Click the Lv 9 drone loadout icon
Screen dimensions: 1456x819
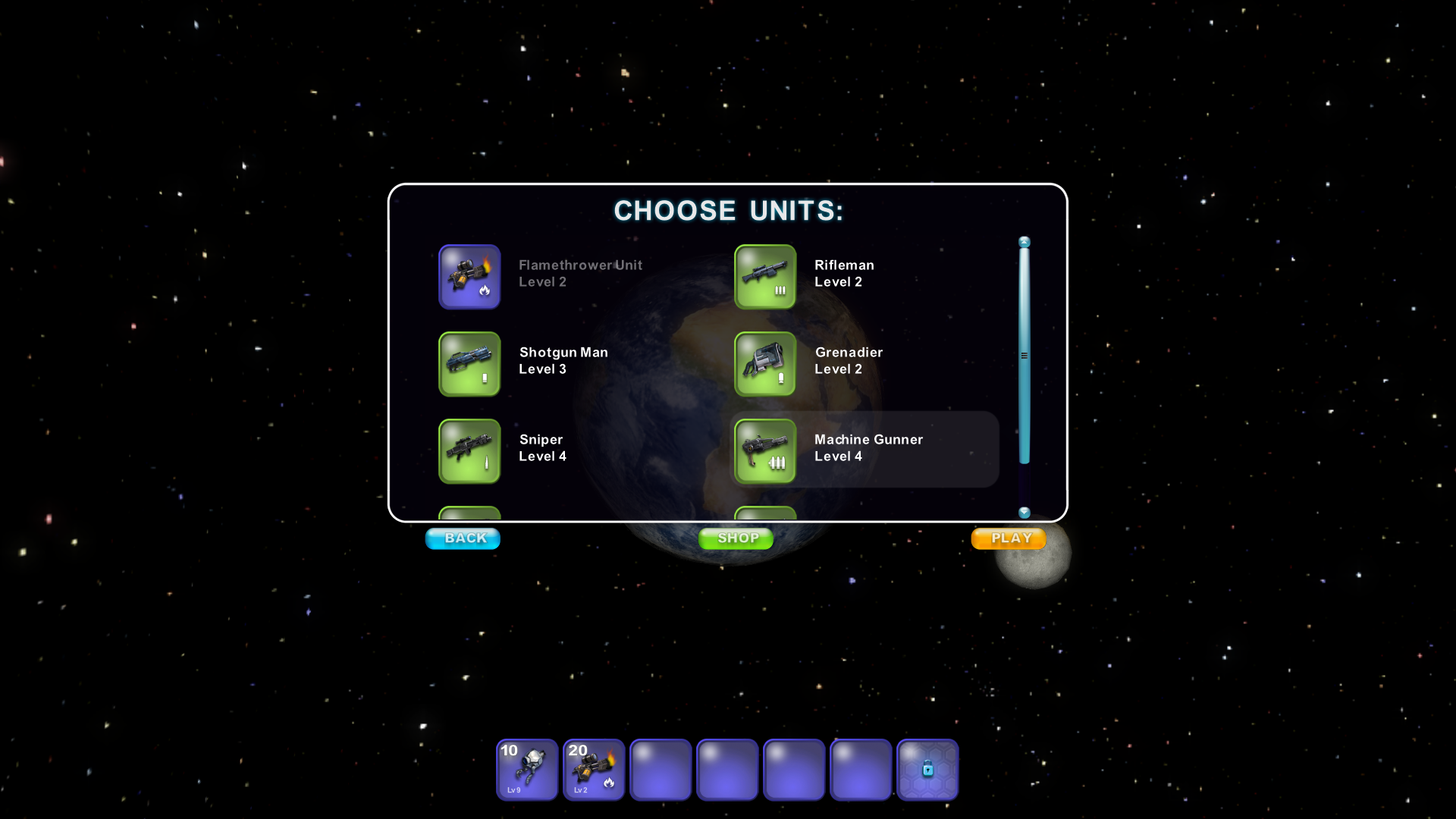[526, 770]
